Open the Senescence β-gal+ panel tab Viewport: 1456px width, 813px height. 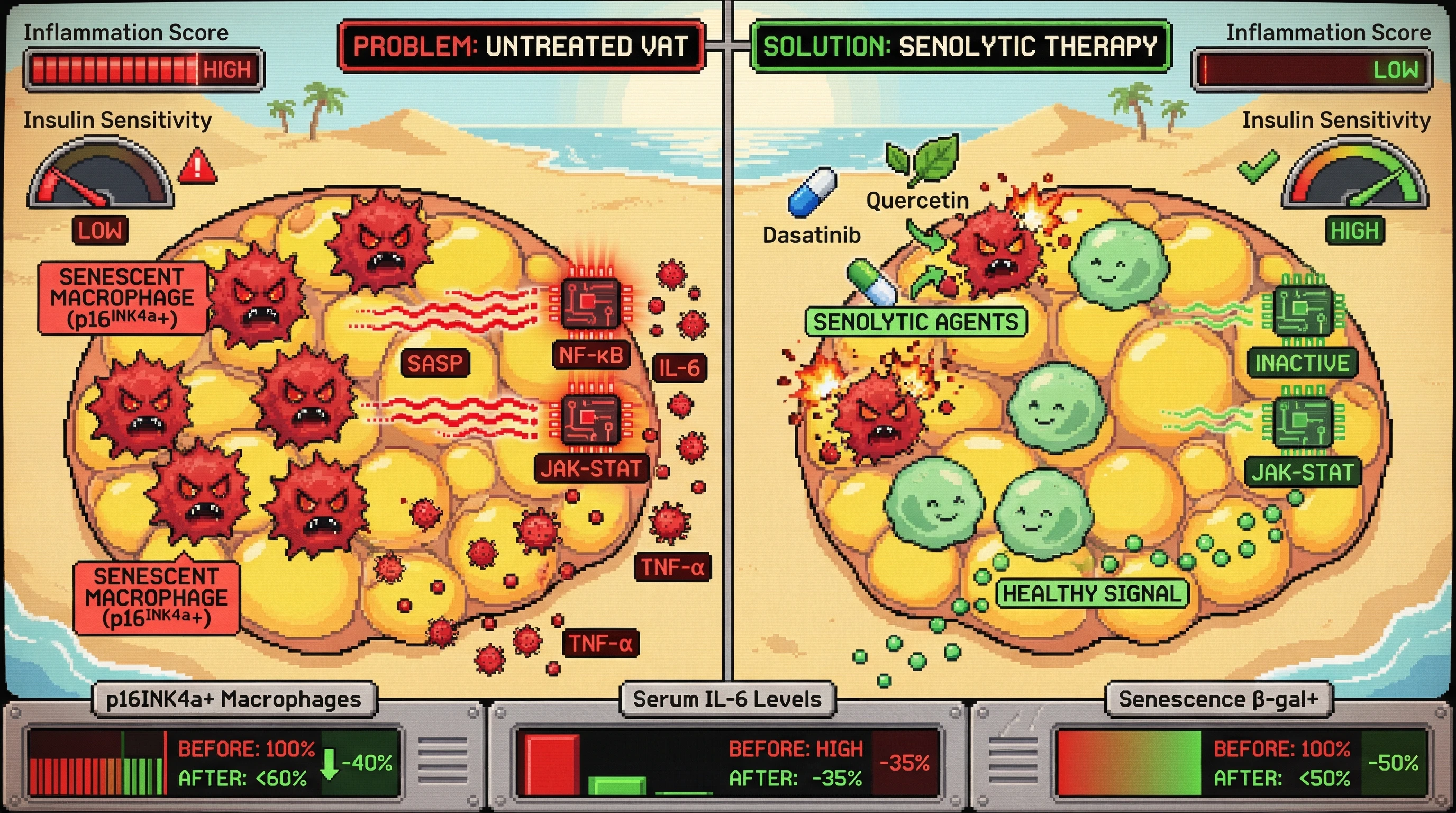pos(1218,699)
